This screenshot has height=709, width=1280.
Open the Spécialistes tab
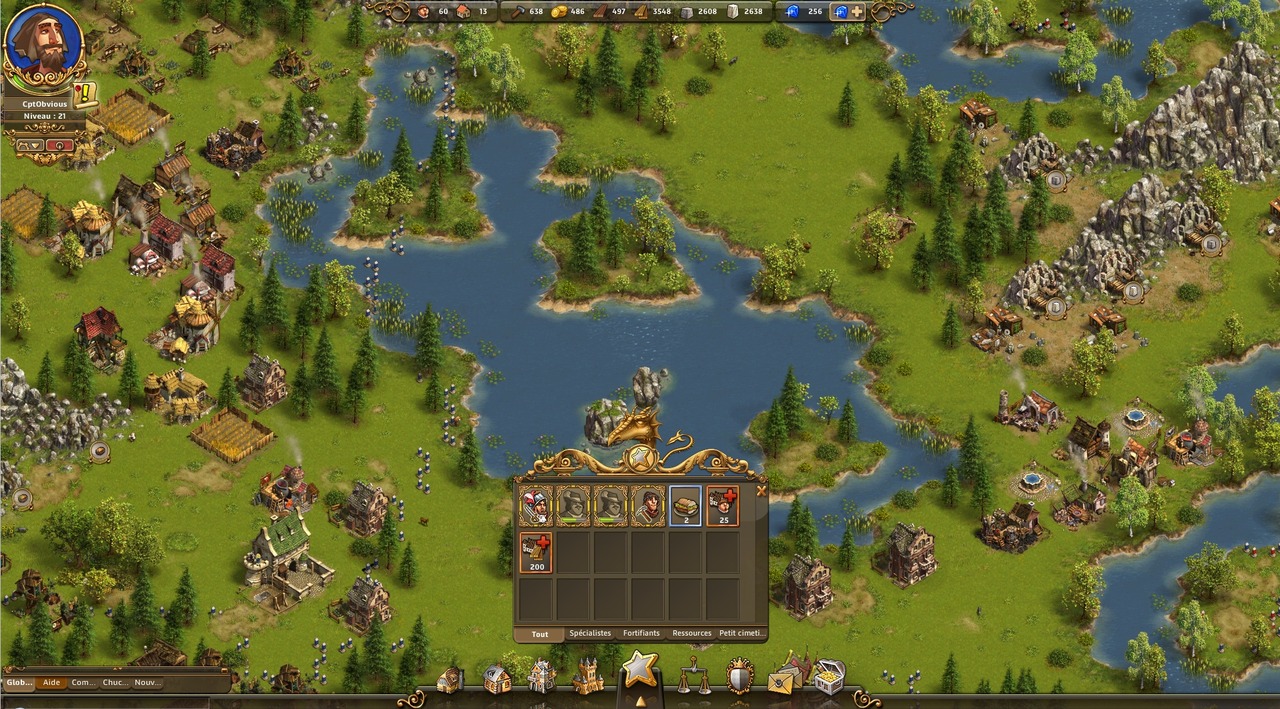pyautogui.click(x=590, y=633)
